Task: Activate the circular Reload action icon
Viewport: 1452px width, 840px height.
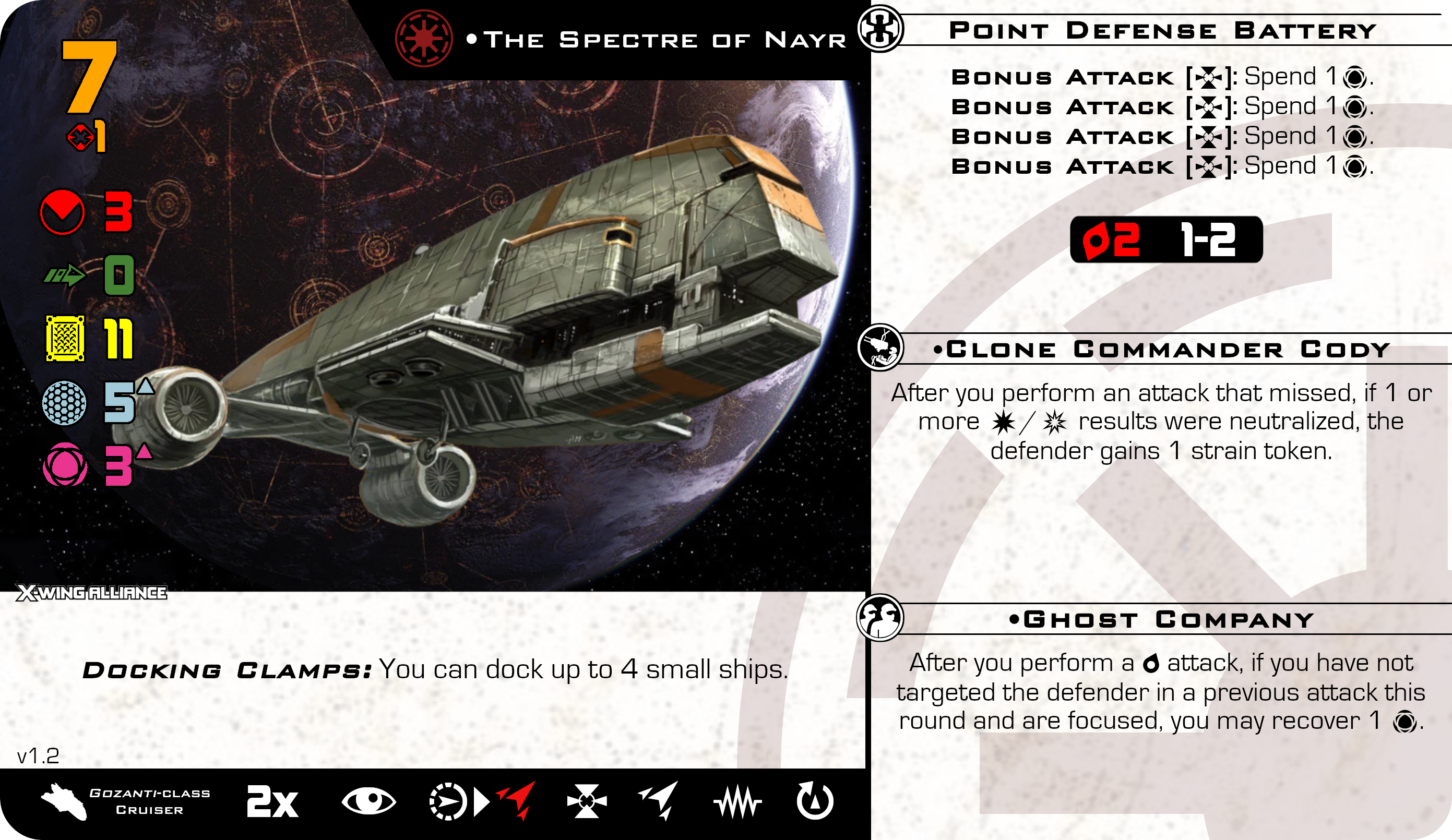Action: pos(814,801)
